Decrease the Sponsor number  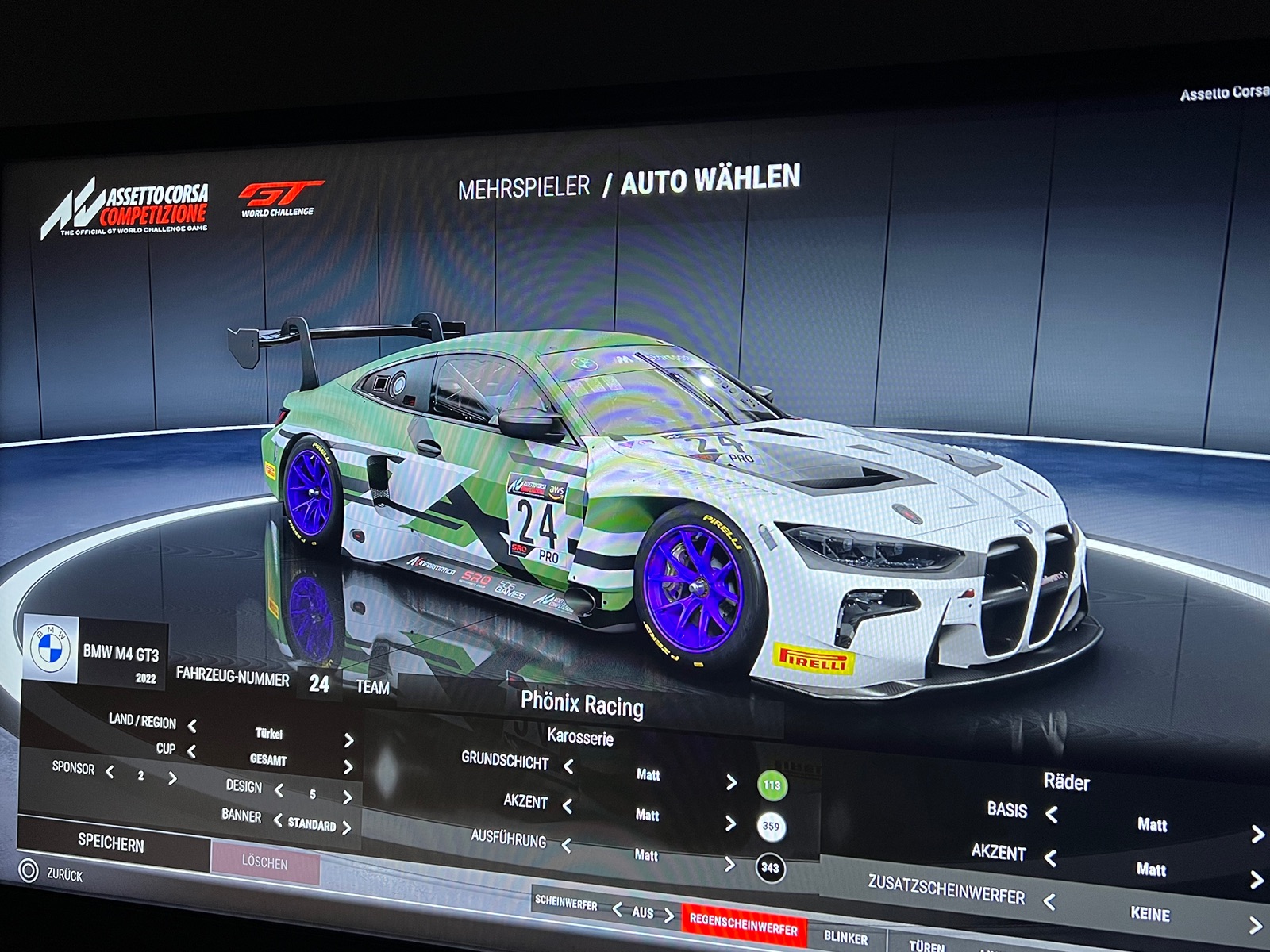point(110,771)
